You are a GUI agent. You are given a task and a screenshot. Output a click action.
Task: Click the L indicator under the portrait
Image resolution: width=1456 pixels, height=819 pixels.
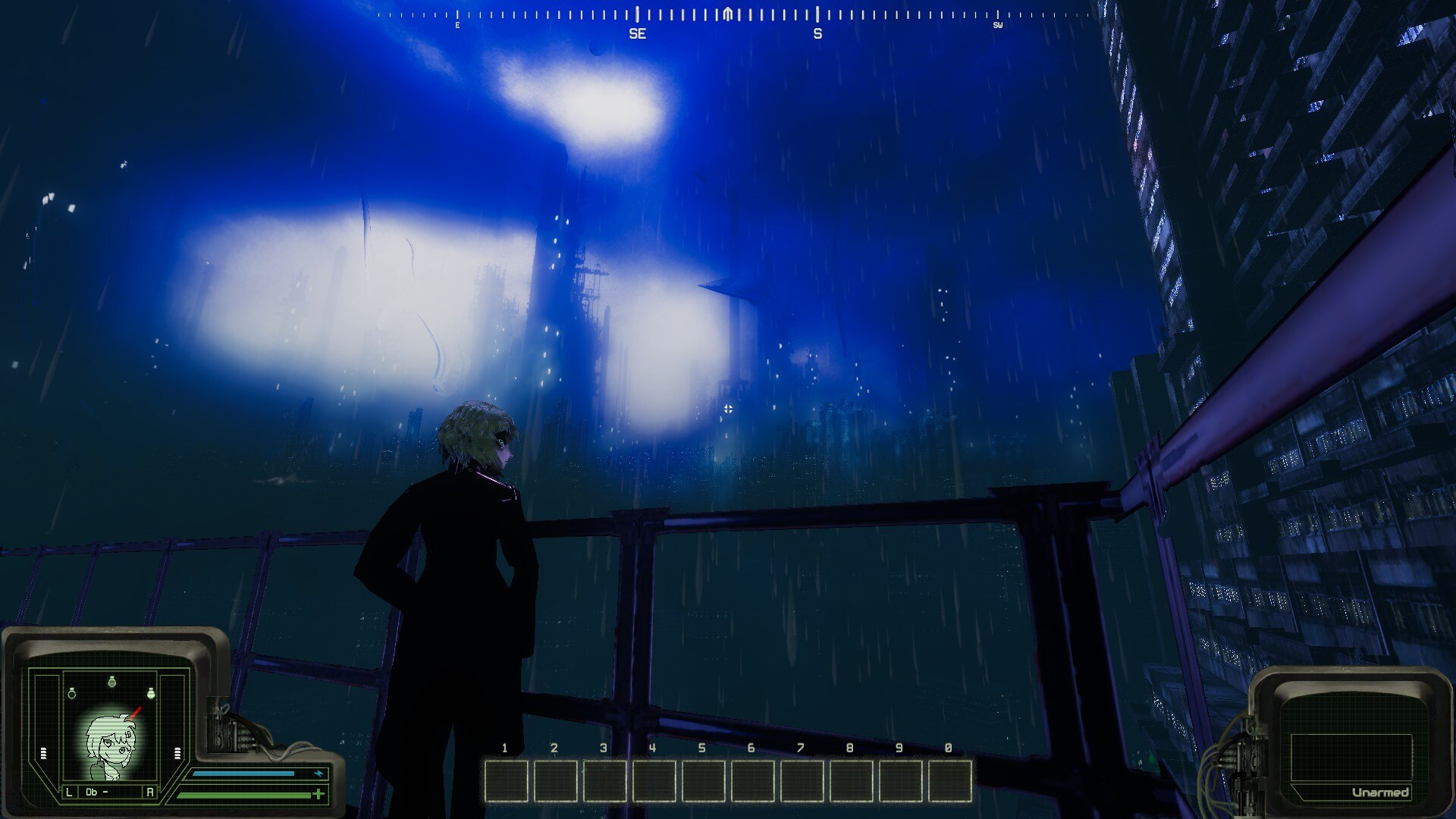point(69,792)
